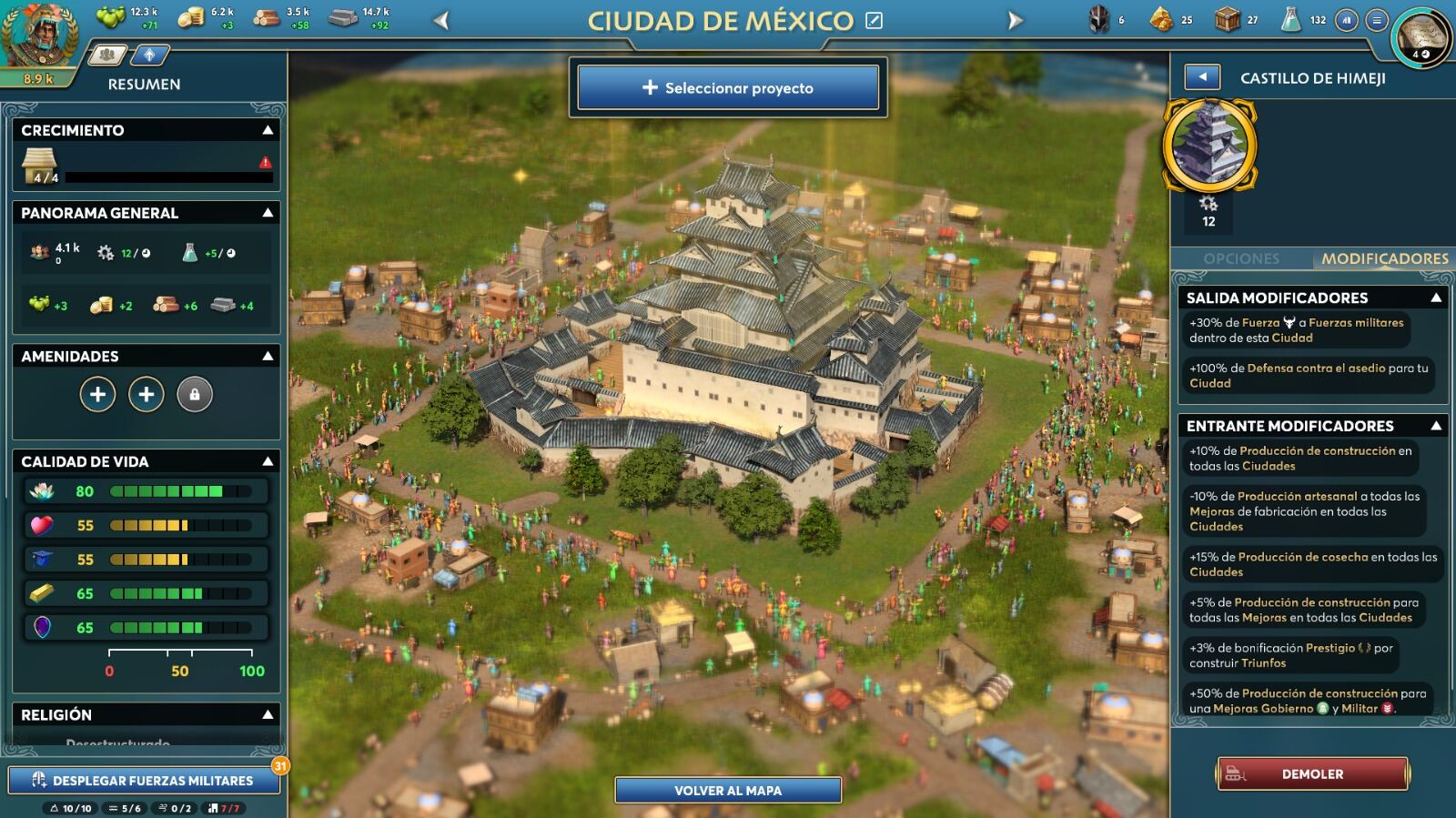Click the locked amenity slot
This screenshot has width=1456, height=818.
coord(195,395)
